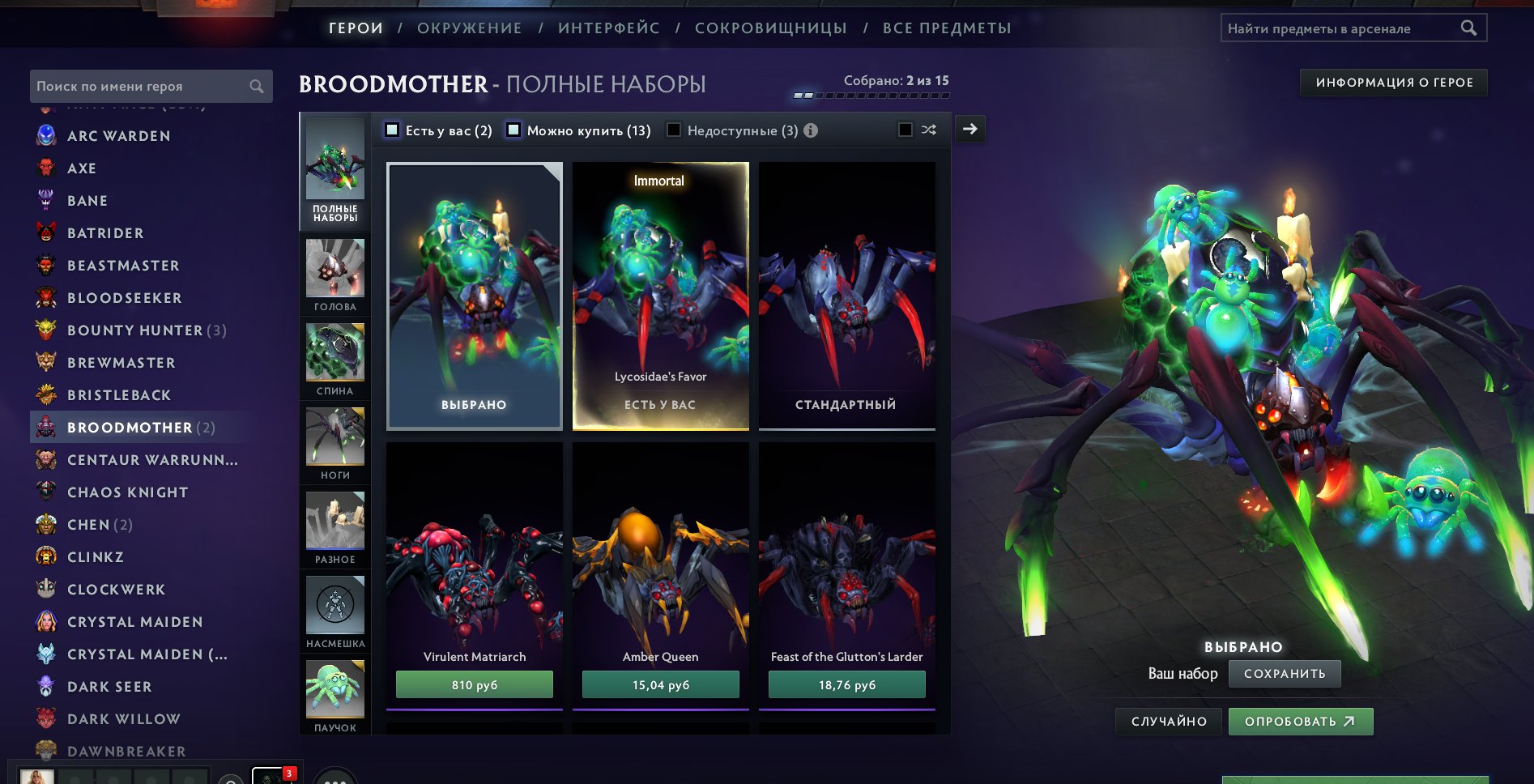Enable the 'Недоступные' filter checkbox
1534x784 pixels.
point(673,130)
